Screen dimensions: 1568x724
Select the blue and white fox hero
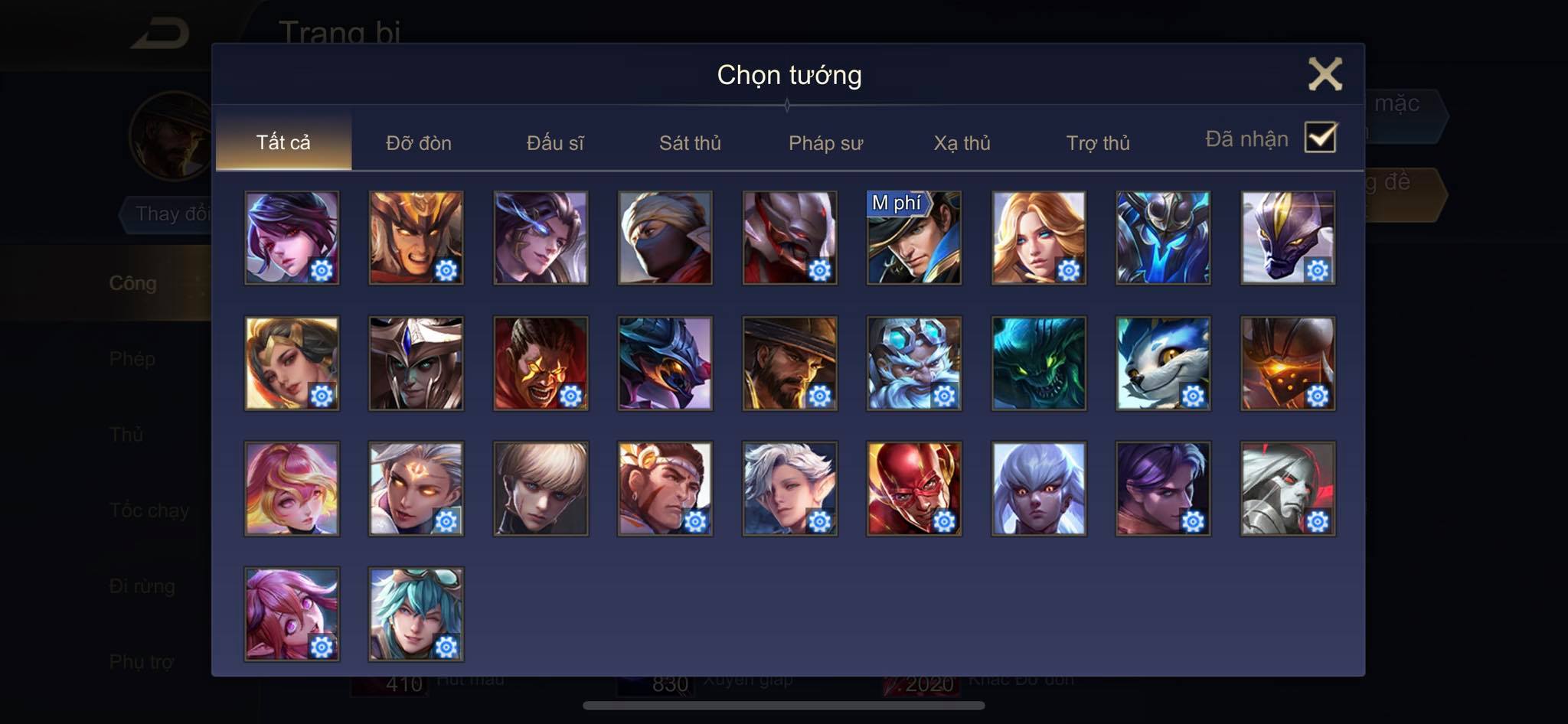tap(1162, 364)
